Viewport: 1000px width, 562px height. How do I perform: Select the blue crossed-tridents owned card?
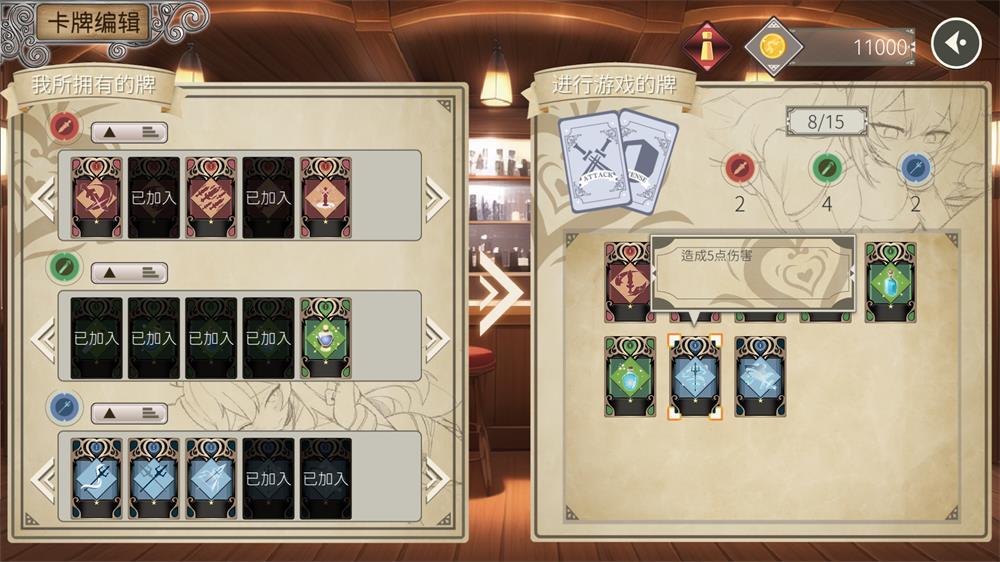(x=154, y=477)
